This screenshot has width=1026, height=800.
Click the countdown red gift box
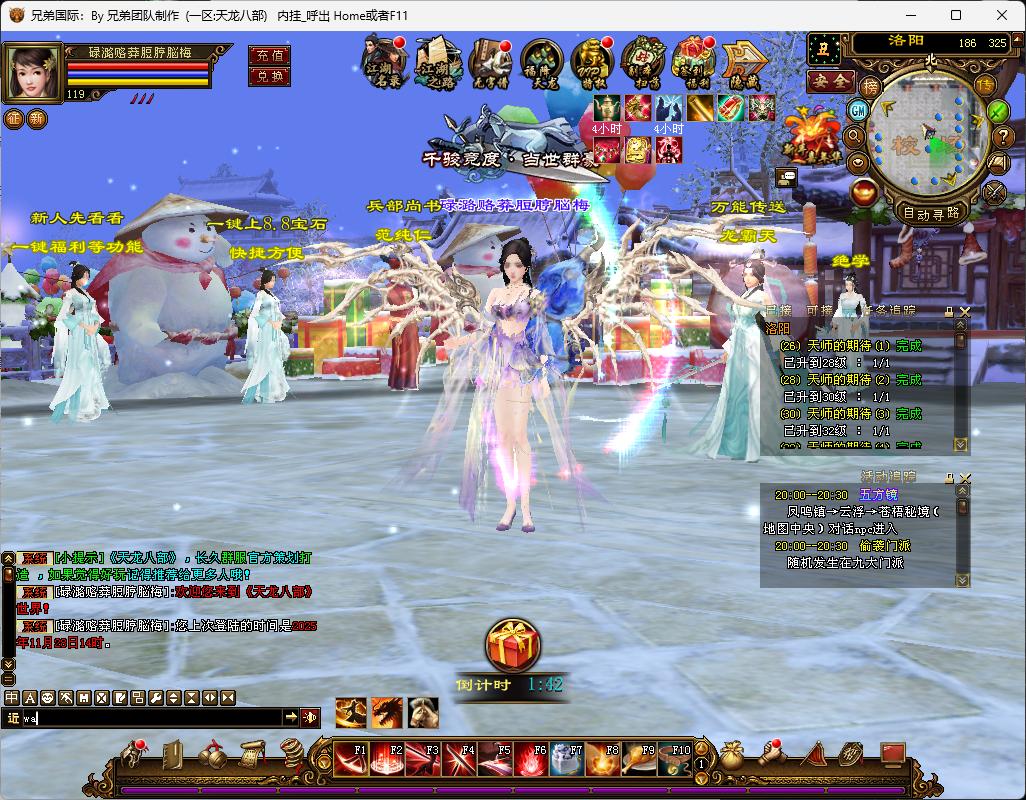point(513,645)
